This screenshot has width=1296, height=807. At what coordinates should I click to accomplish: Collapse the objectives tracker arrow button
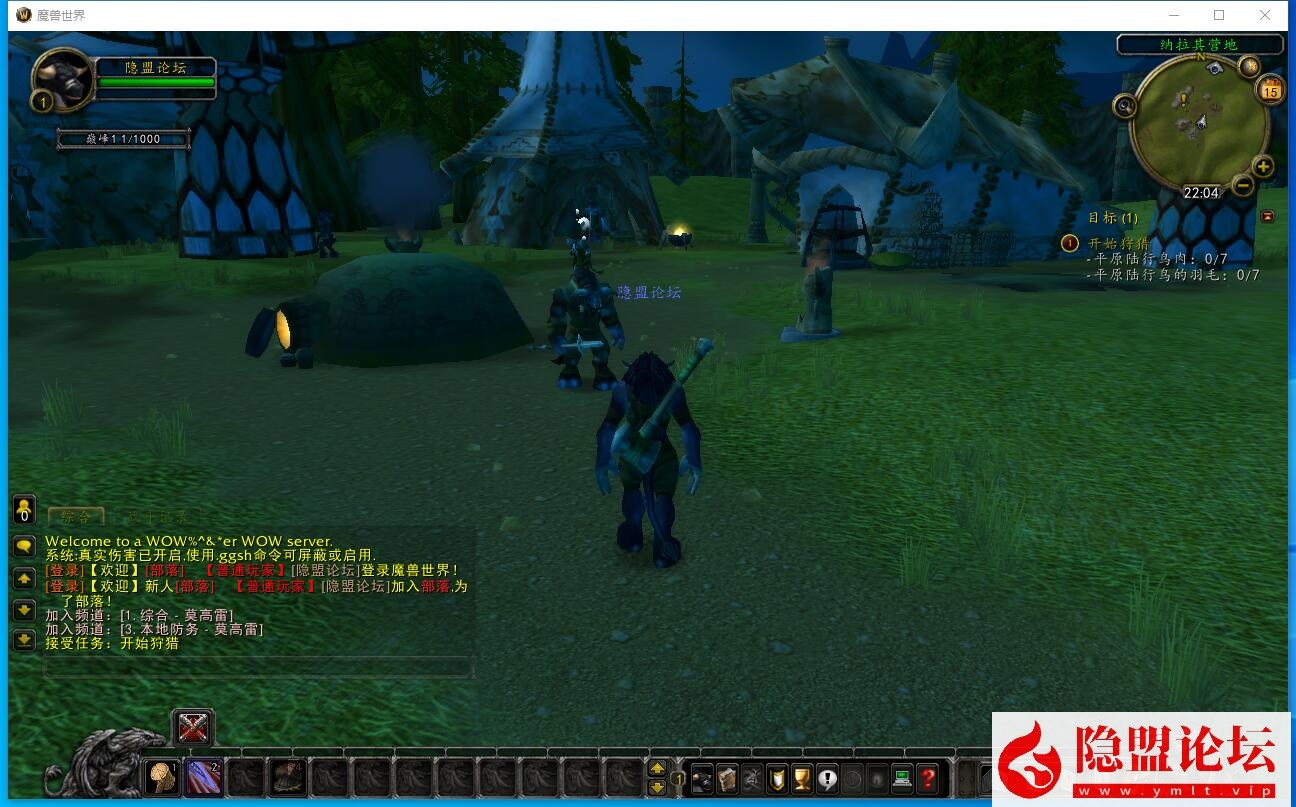click(x=1268, y=216)
